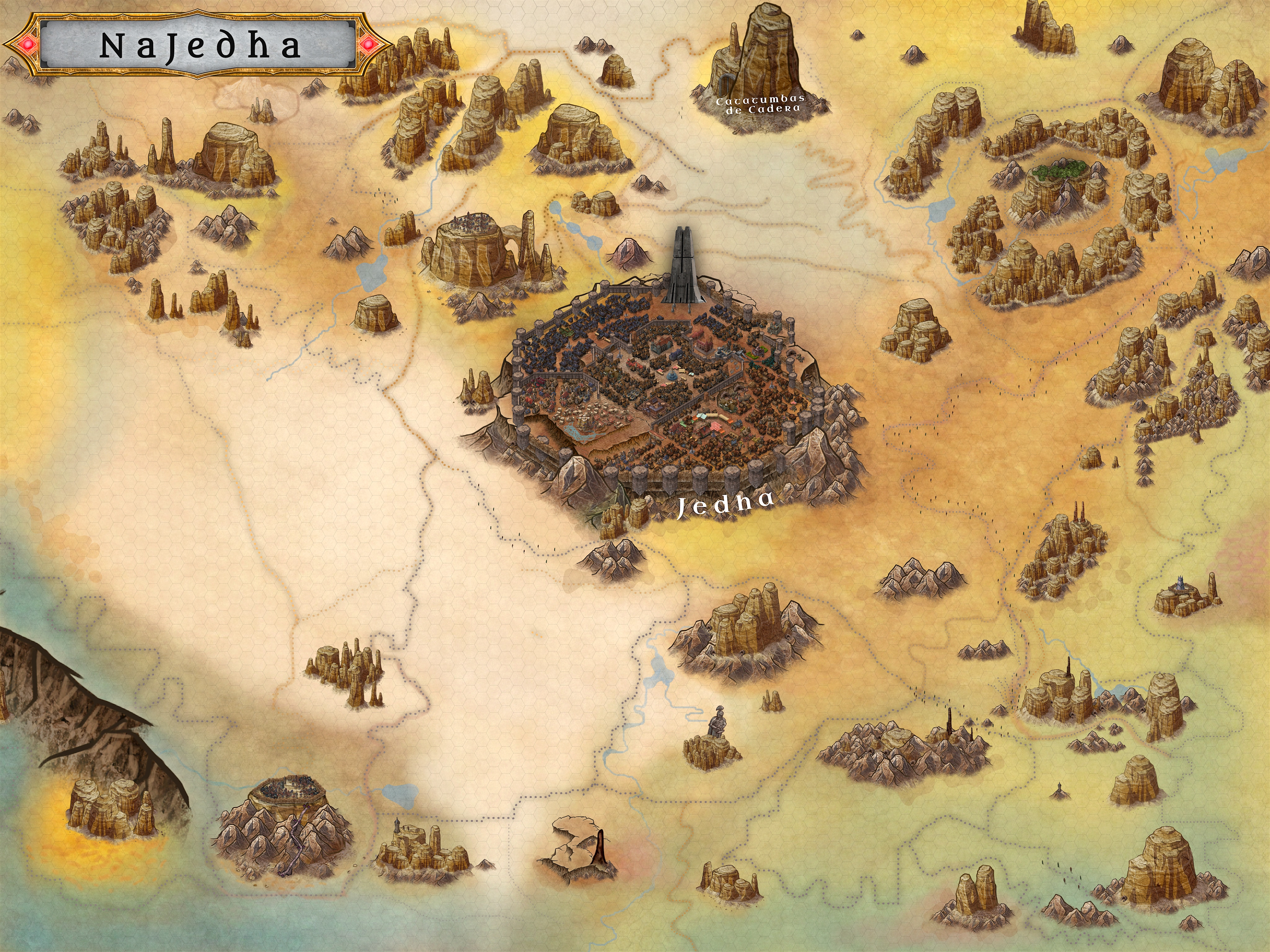Select the Jedha city map label

725,505
